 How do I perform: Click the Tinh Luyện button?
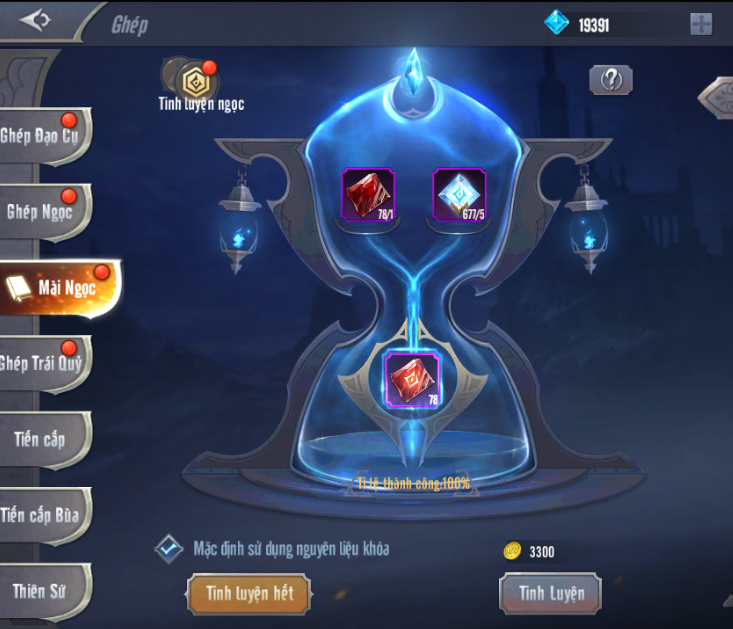coord(550,593)
